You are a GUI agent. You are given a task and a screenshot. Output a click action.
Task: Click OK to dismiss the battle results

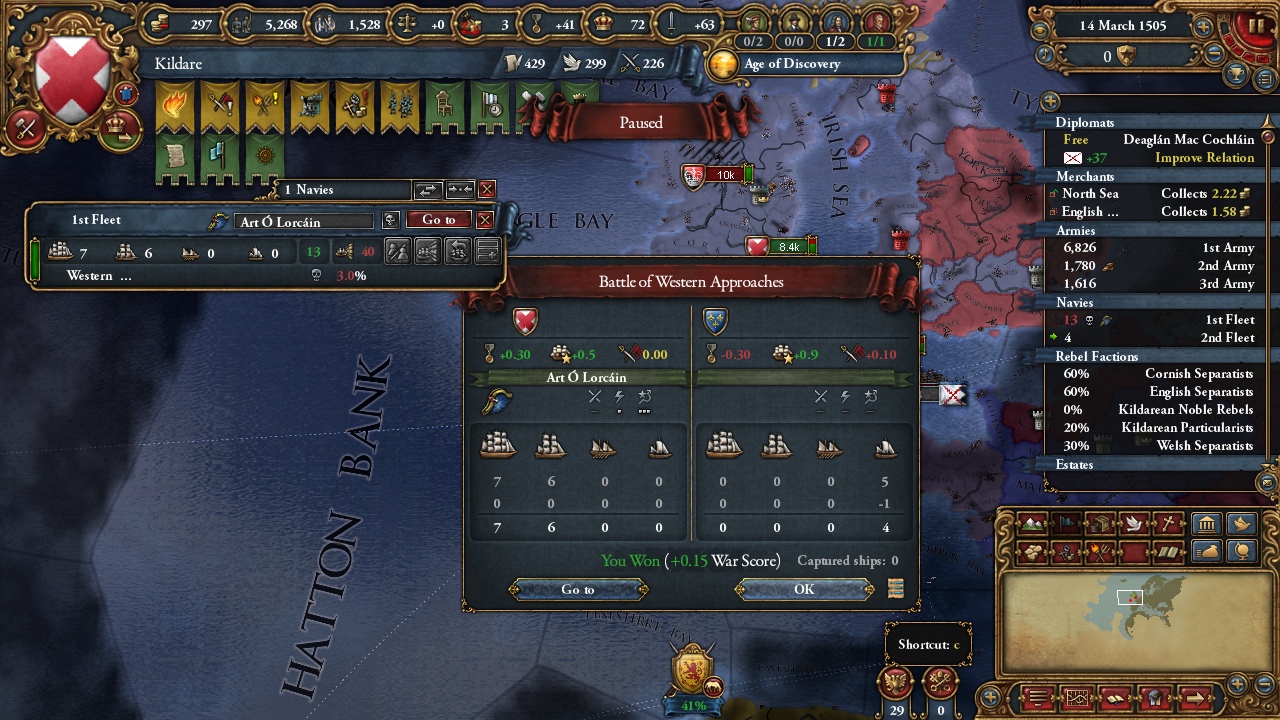[x=803, y=590]
